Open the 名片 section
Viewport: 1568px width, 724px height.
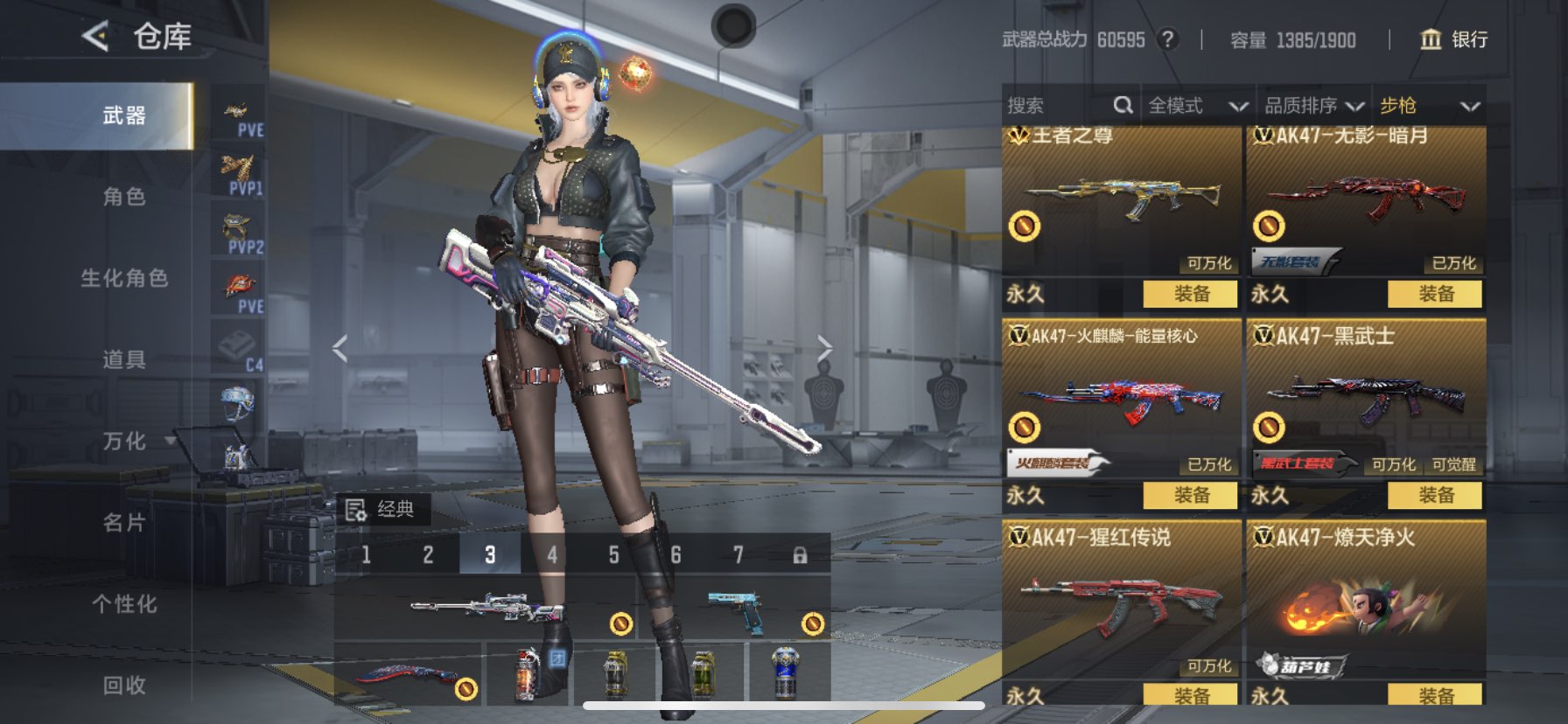tap(124, 522)
